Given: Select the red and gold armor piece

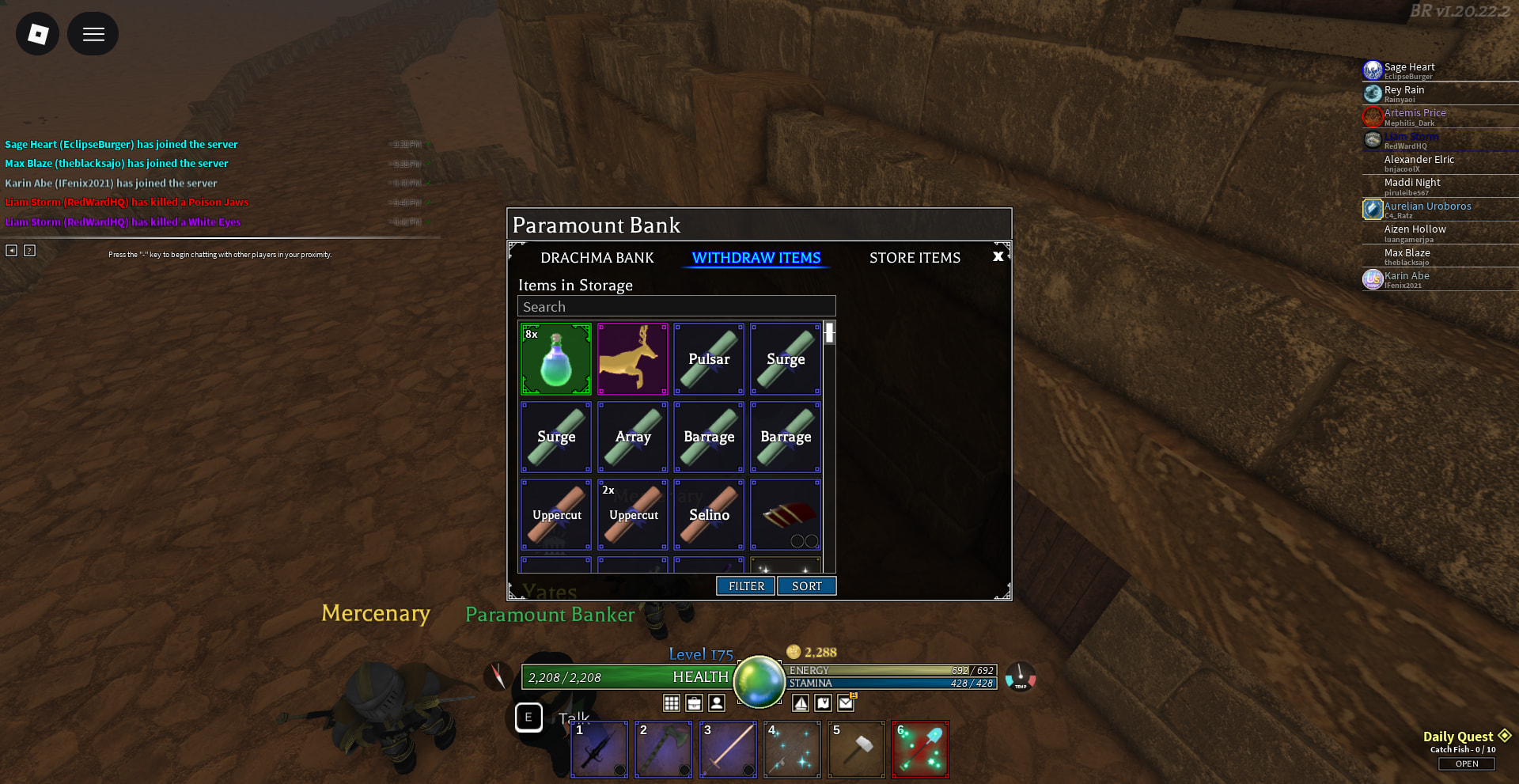Looking at the screenshot, I should (786, 515).
